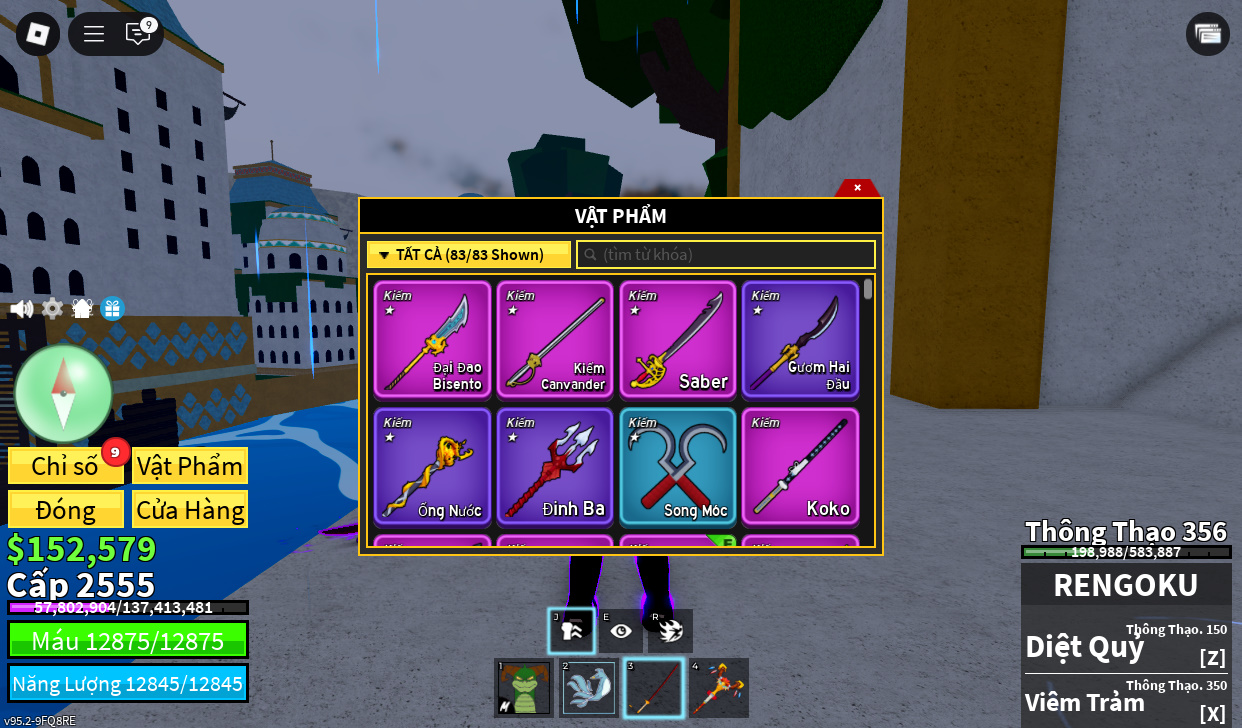Choose the Đinh Ba trident
Viewport: 1242px width, 728px height.
(555, 466)
